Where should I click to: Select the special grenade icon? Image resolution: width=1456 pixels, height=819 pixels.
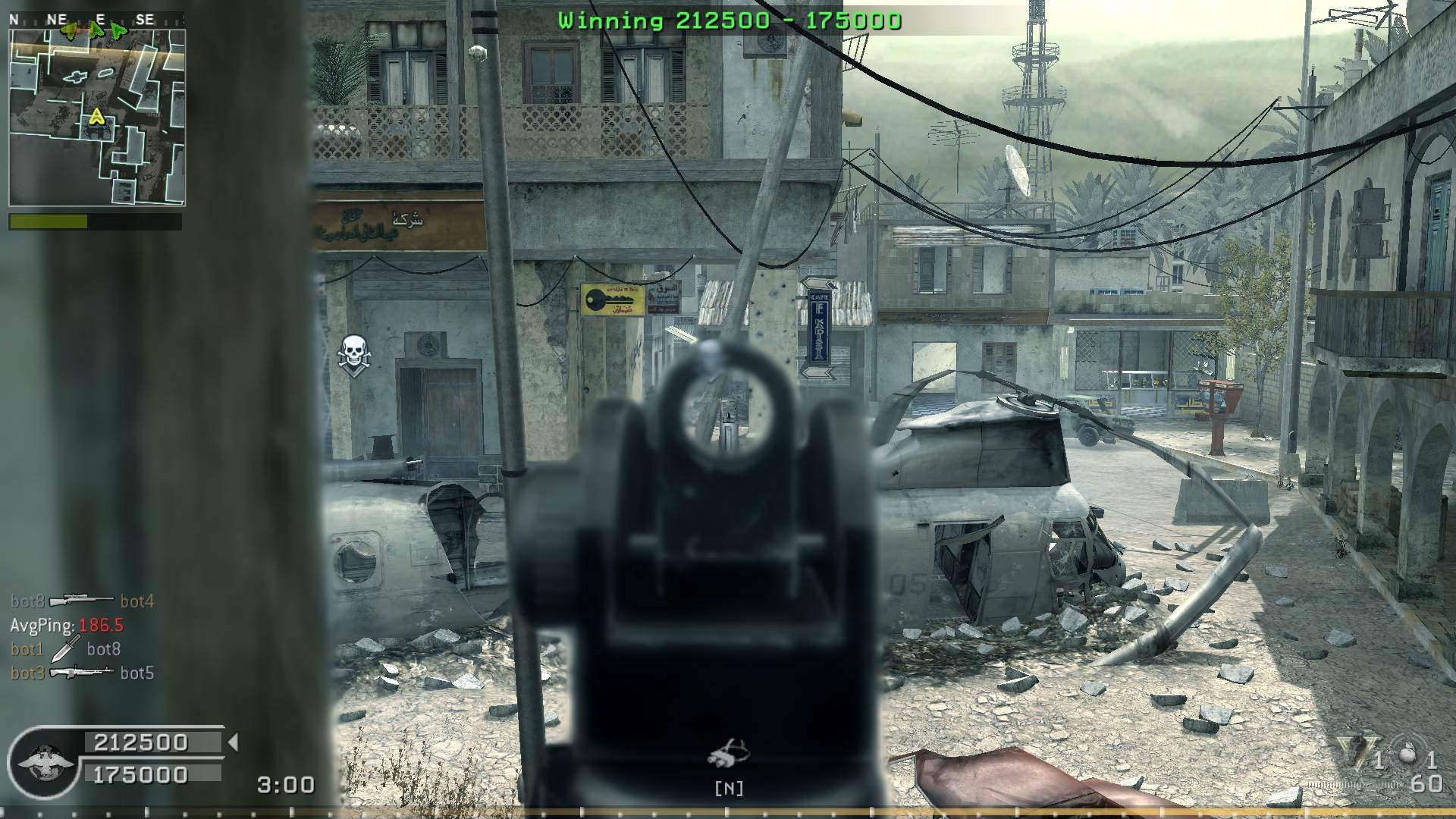click(x=1355, y=752)
